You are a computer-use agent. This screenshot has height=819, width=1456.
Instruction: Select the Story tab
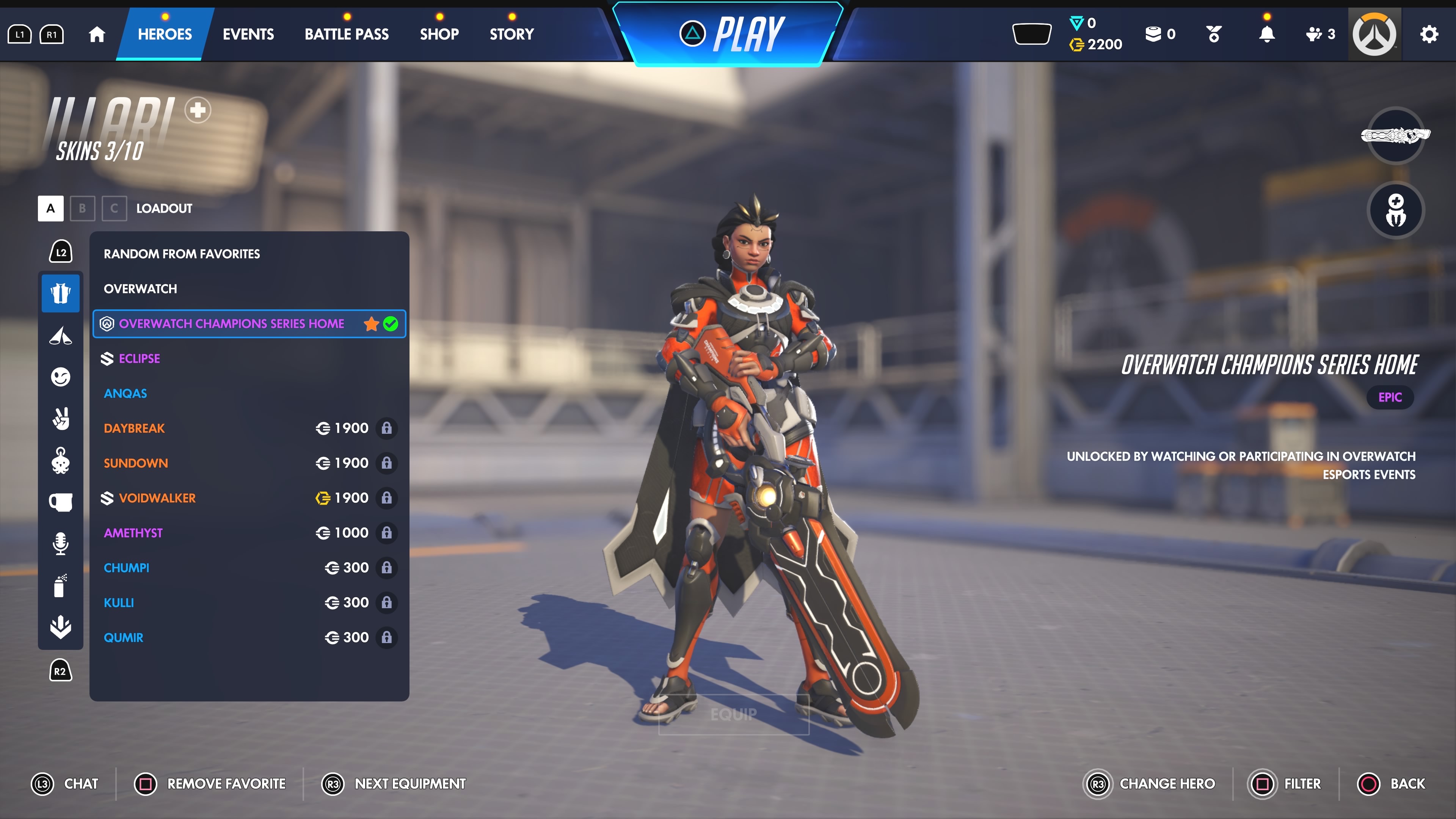click(x=511, y=35)
